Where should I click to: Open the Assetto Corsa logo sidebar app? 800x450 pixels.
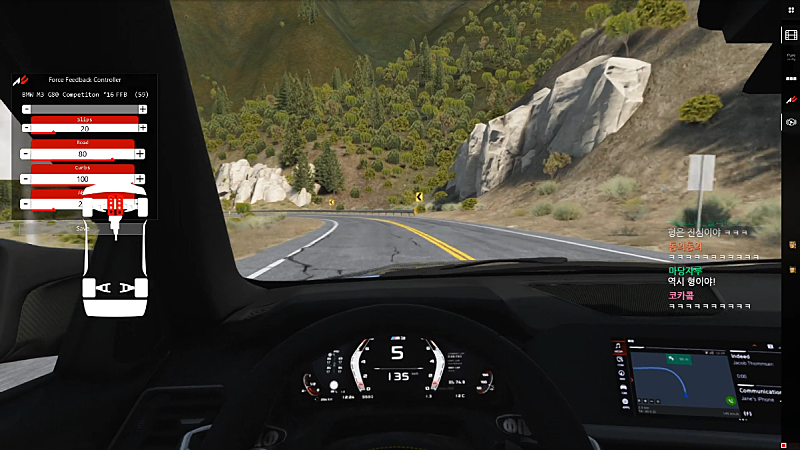(790, 101)
